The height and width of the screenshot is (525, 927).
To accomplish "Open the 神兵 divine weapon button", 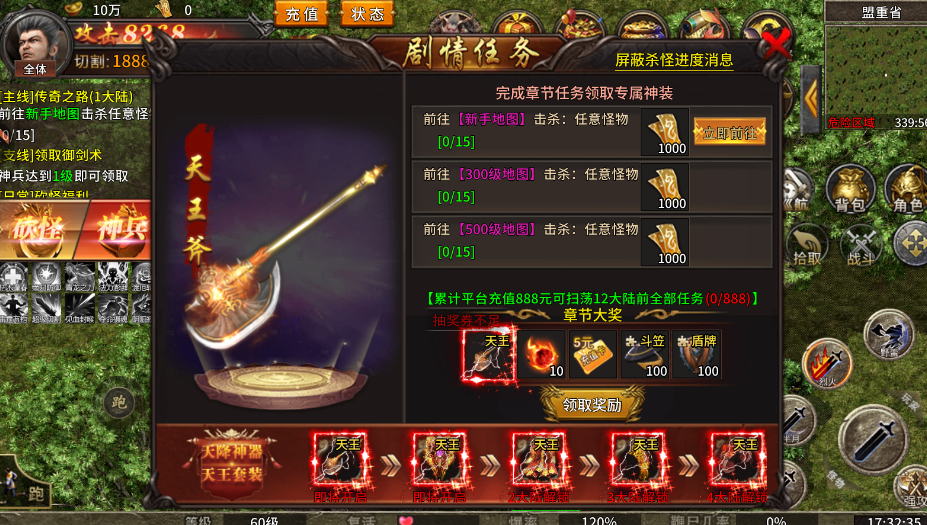I will [120, 228].
